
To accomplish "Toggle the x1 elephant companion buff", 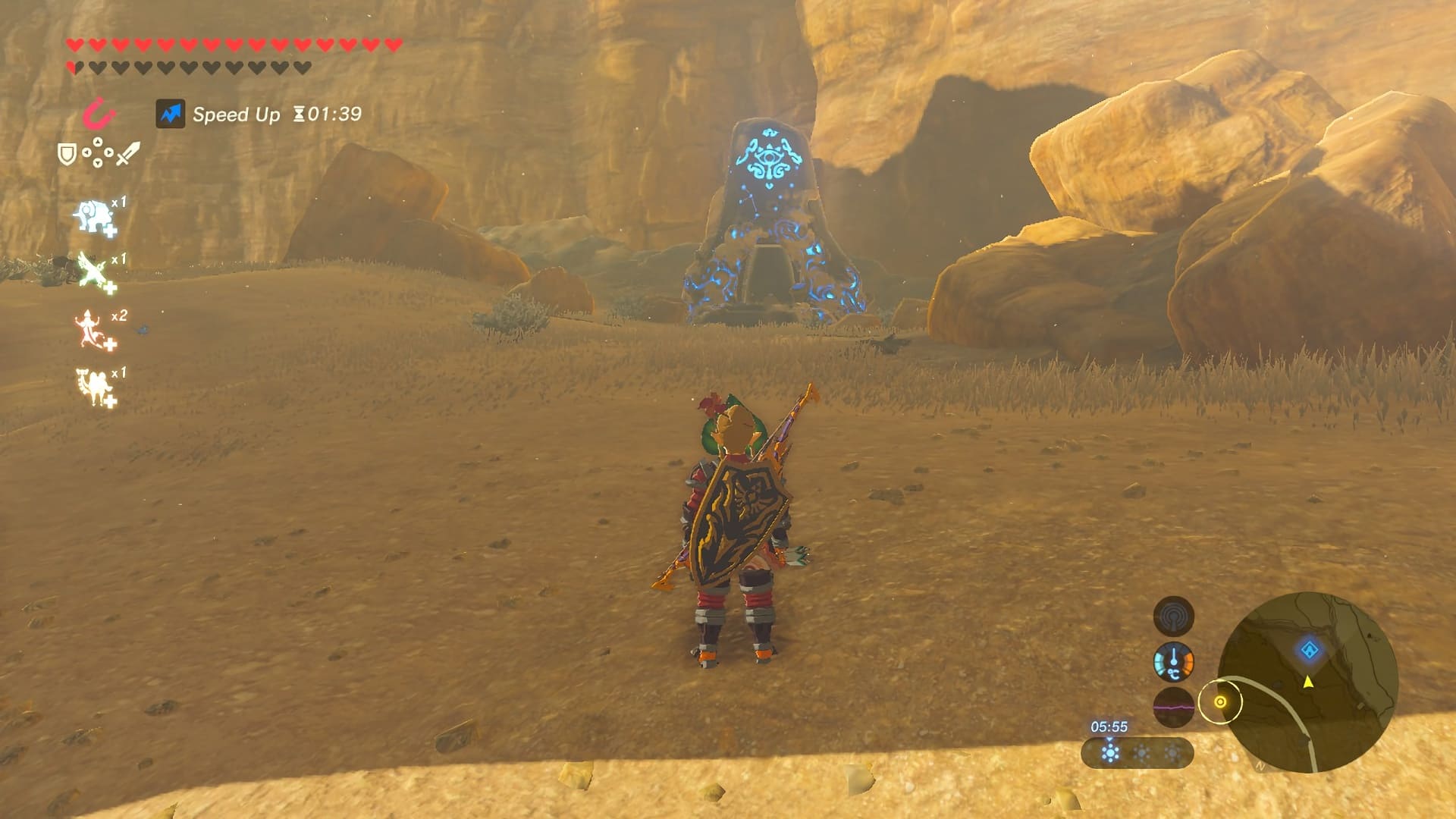I will (93, 215).
